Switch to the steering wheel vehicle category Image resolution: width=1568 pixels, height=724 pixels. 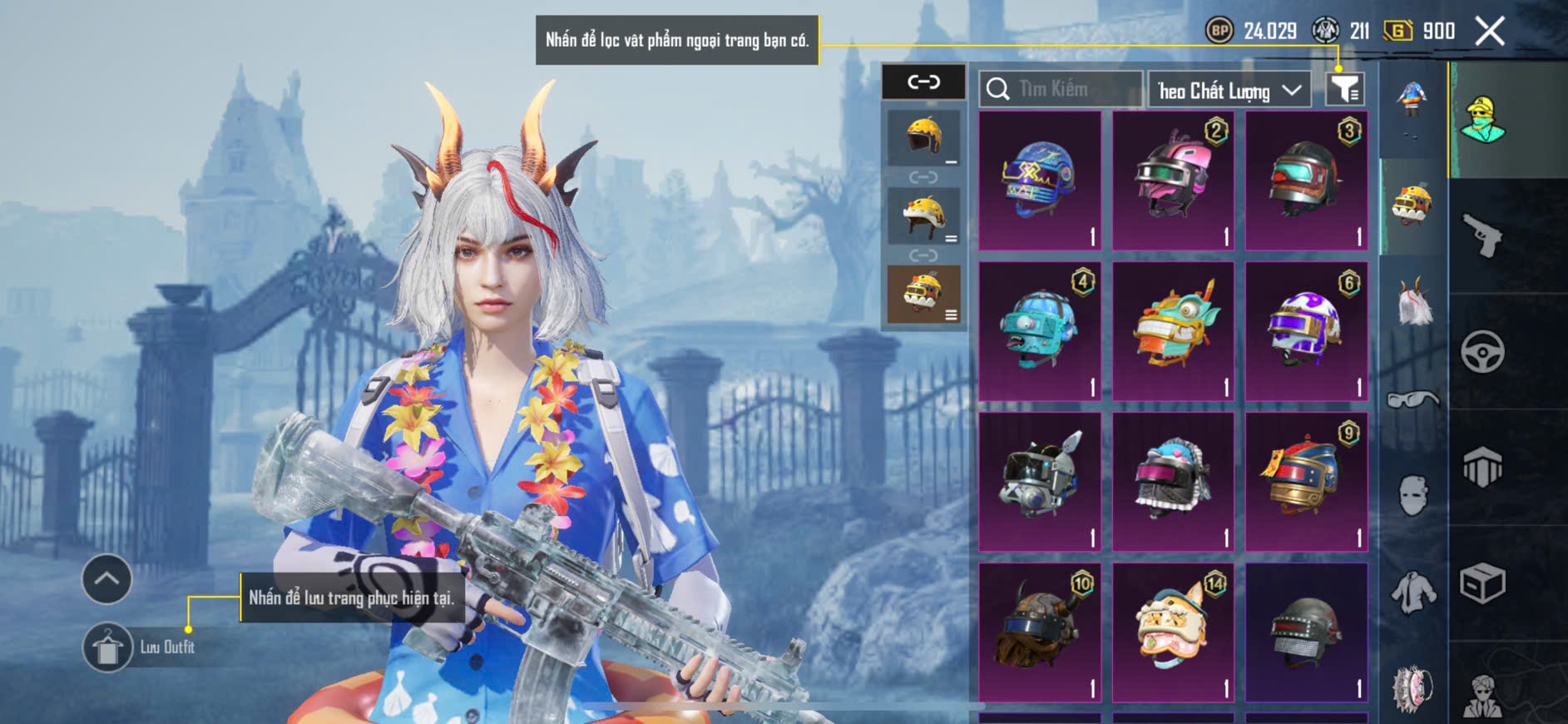pos(1482,352)
